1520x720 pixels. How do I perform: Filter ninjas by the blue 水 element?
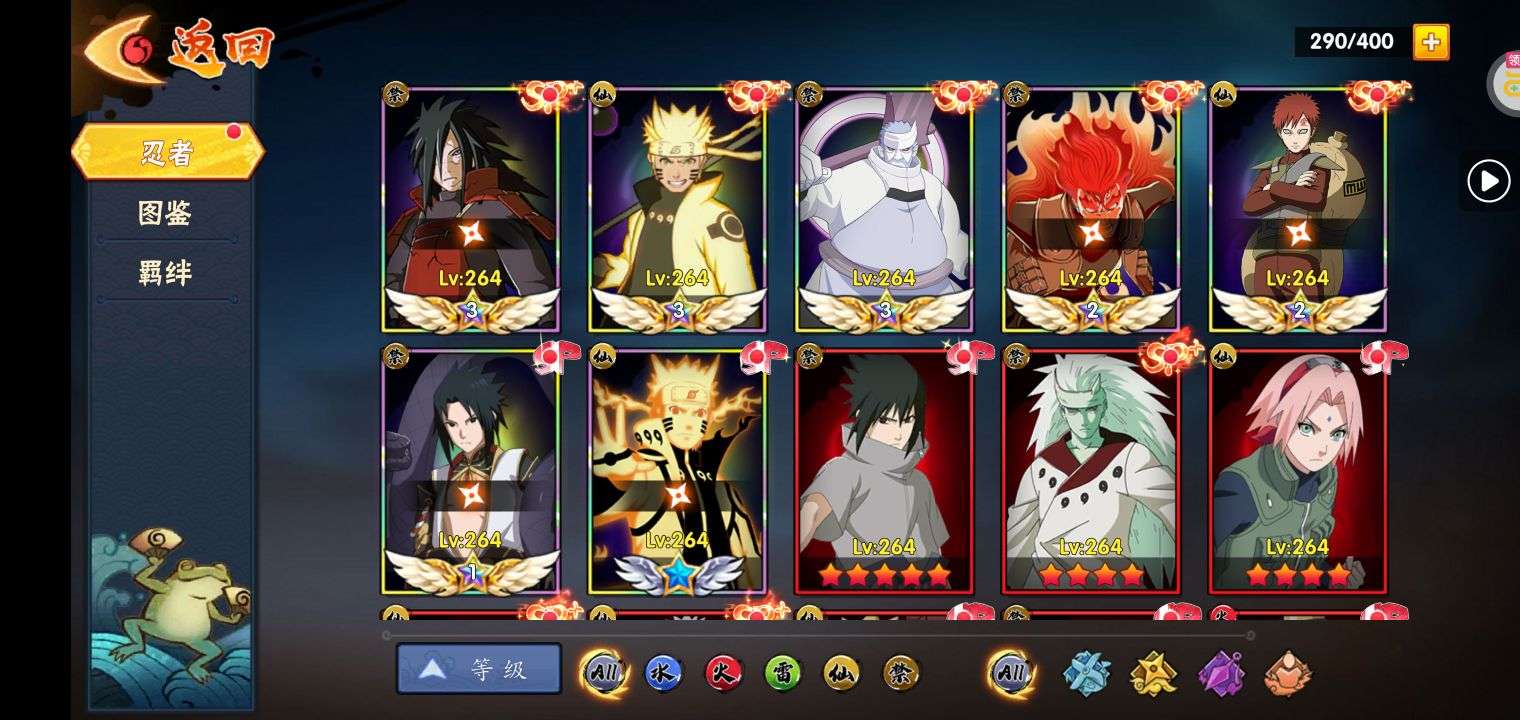click(663, 673)
